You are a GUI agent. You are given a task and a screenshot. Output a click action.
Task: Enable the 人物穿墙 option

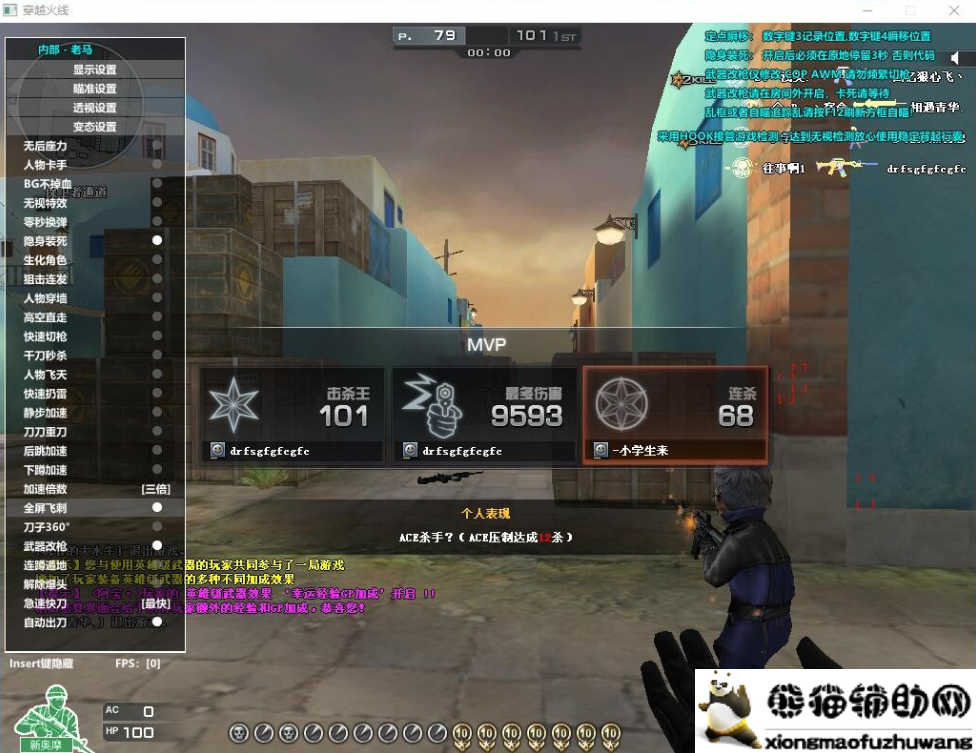pyautogui.click(x=157, y=298)
